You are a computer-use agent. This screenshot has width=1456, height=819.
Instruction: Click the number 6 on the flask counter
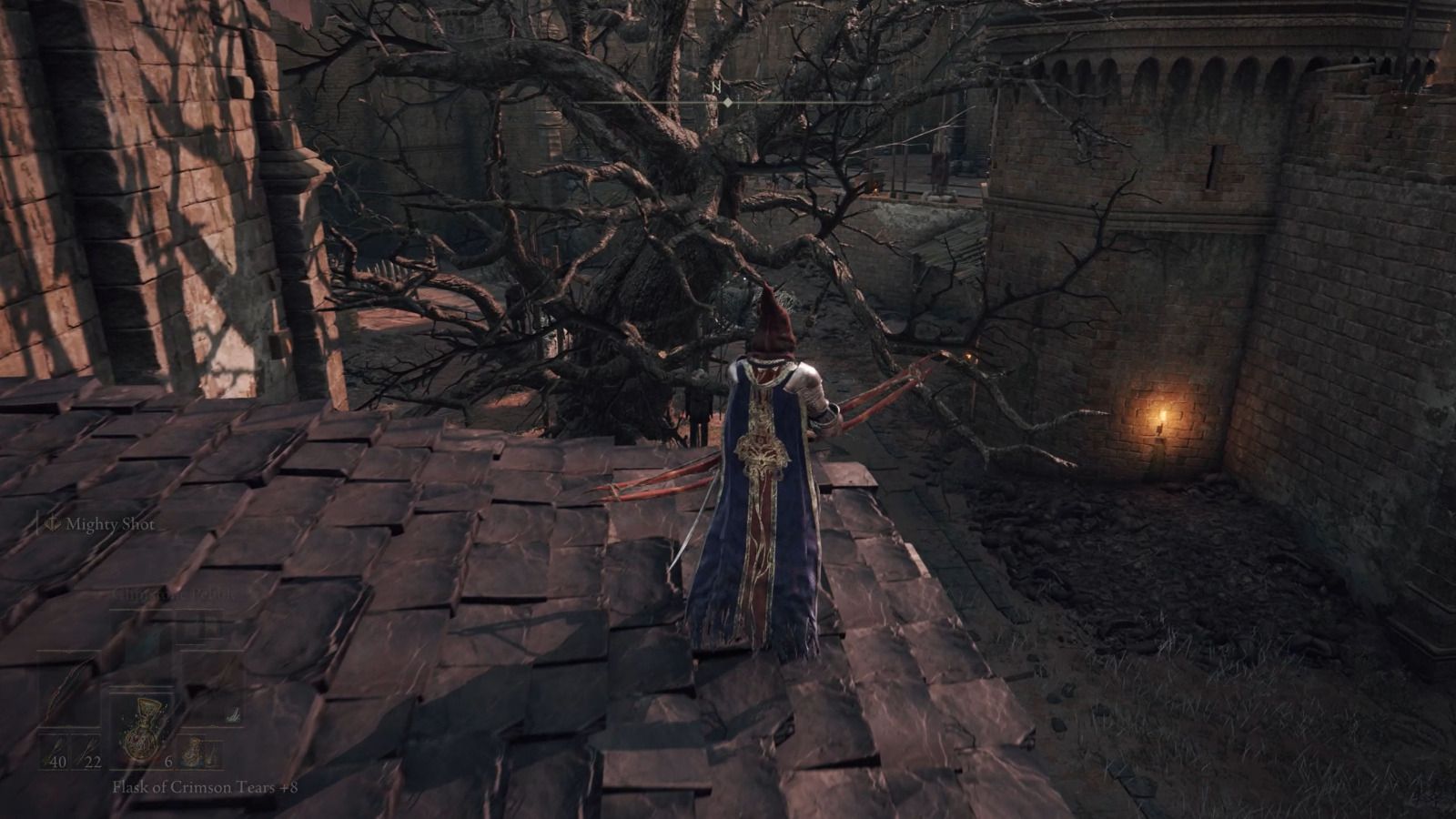[167, 763]
